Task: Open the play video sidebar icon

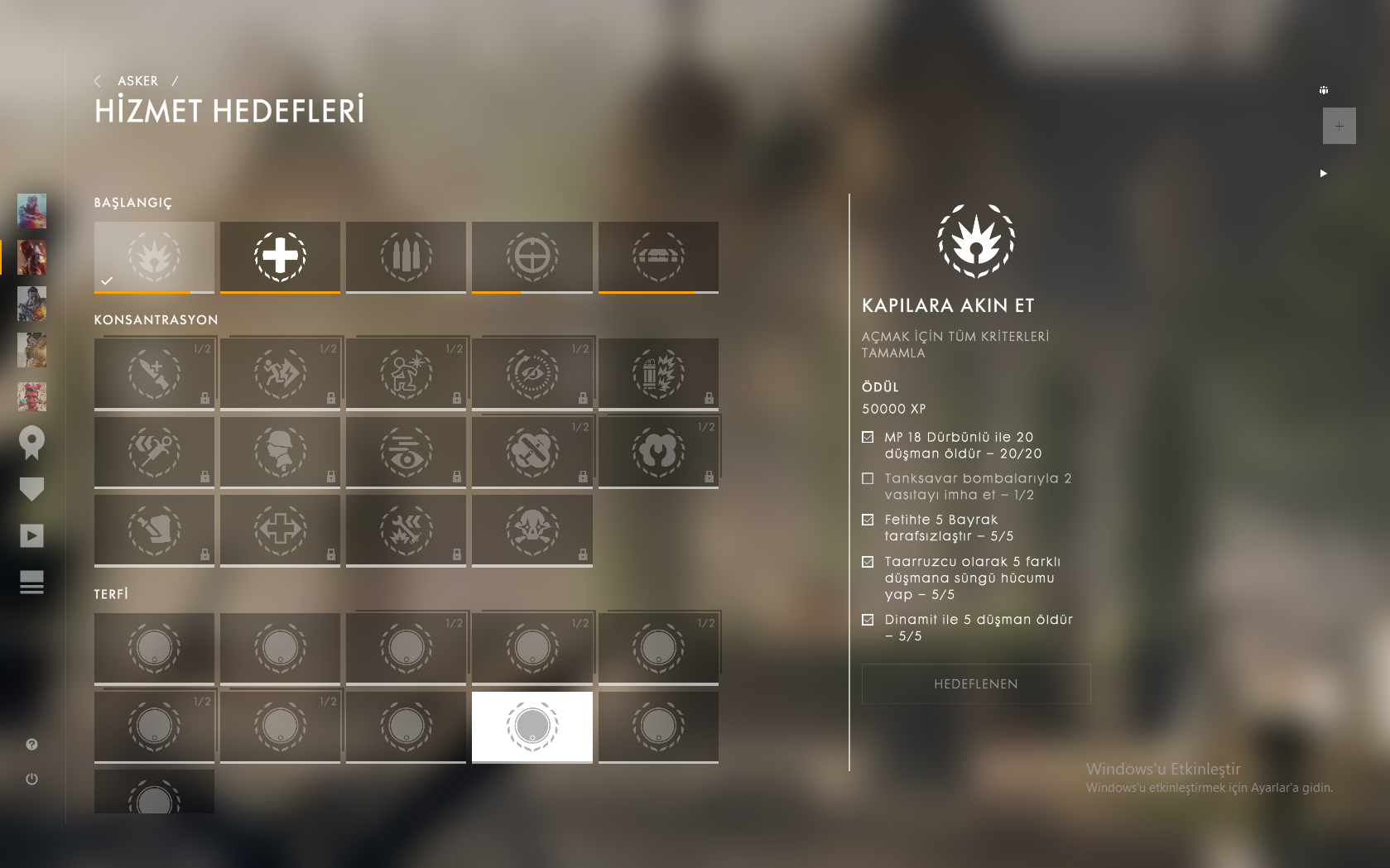Action: coord(31,535)
